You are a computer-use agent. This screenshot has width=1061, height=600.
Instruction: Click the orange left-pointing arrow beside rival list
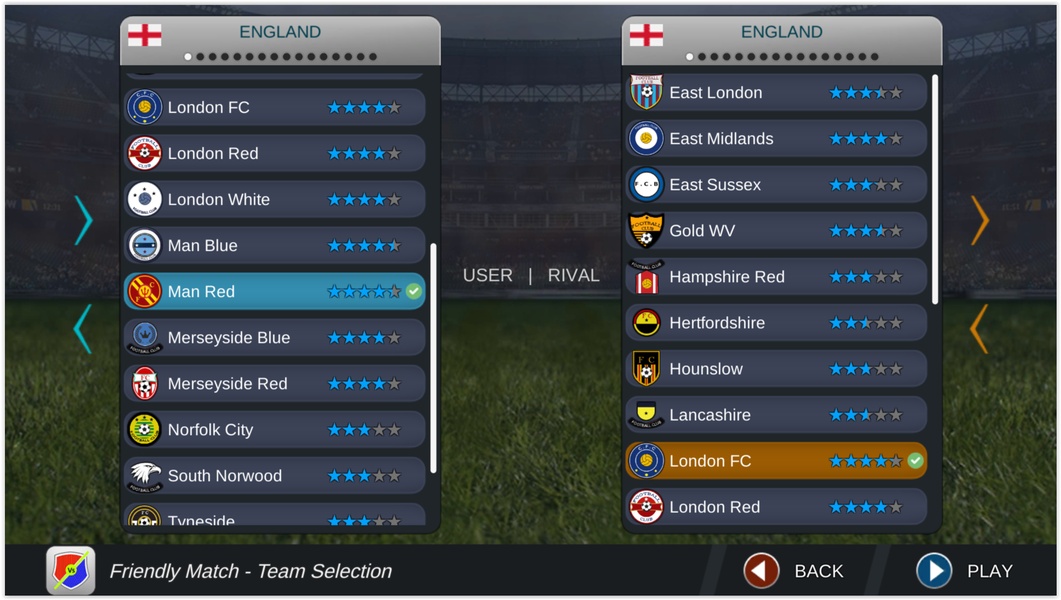(979, 329)
